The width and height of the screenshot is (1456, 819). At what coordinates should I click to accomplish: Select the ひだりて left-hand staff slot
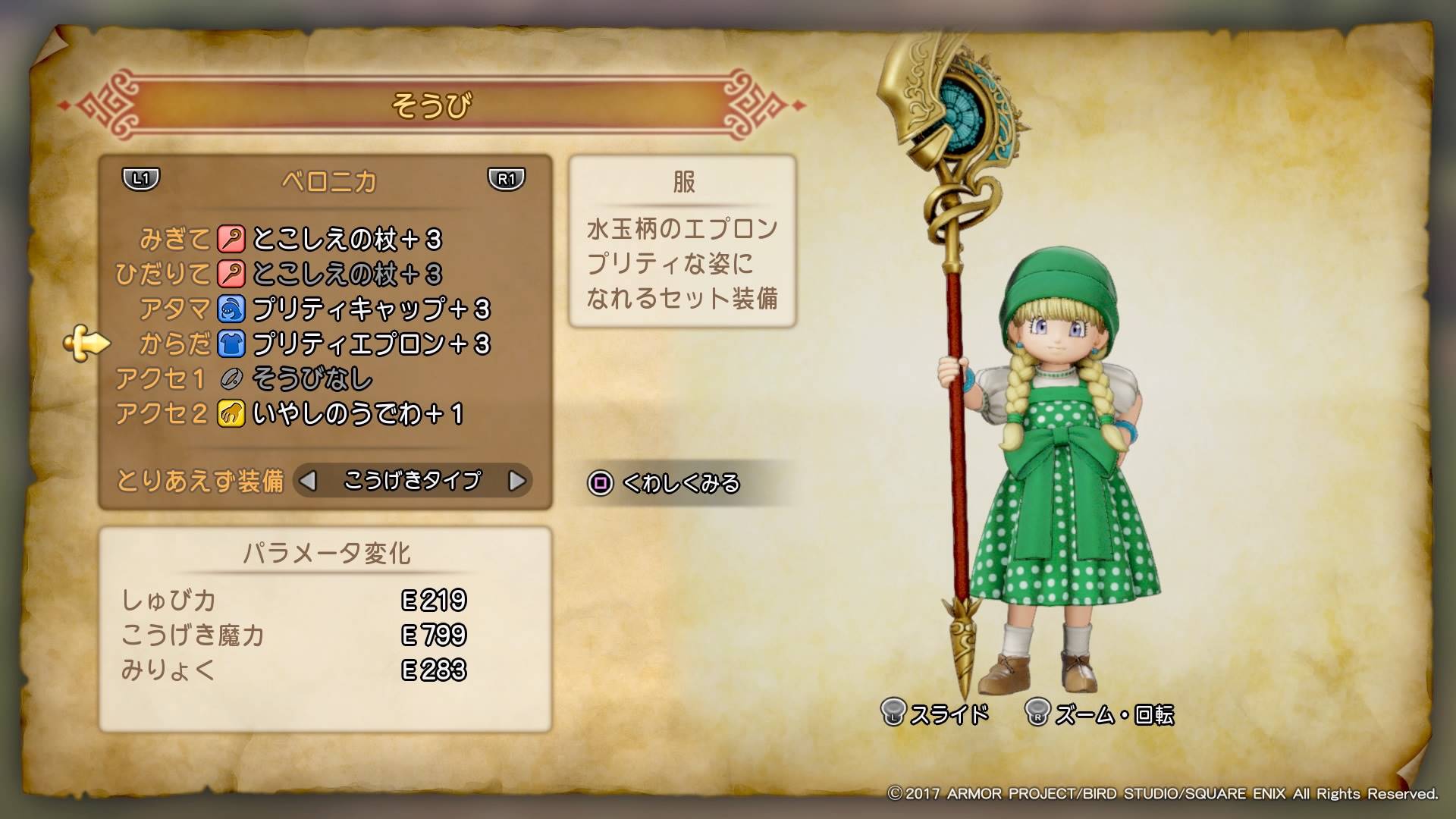[346, 275]
